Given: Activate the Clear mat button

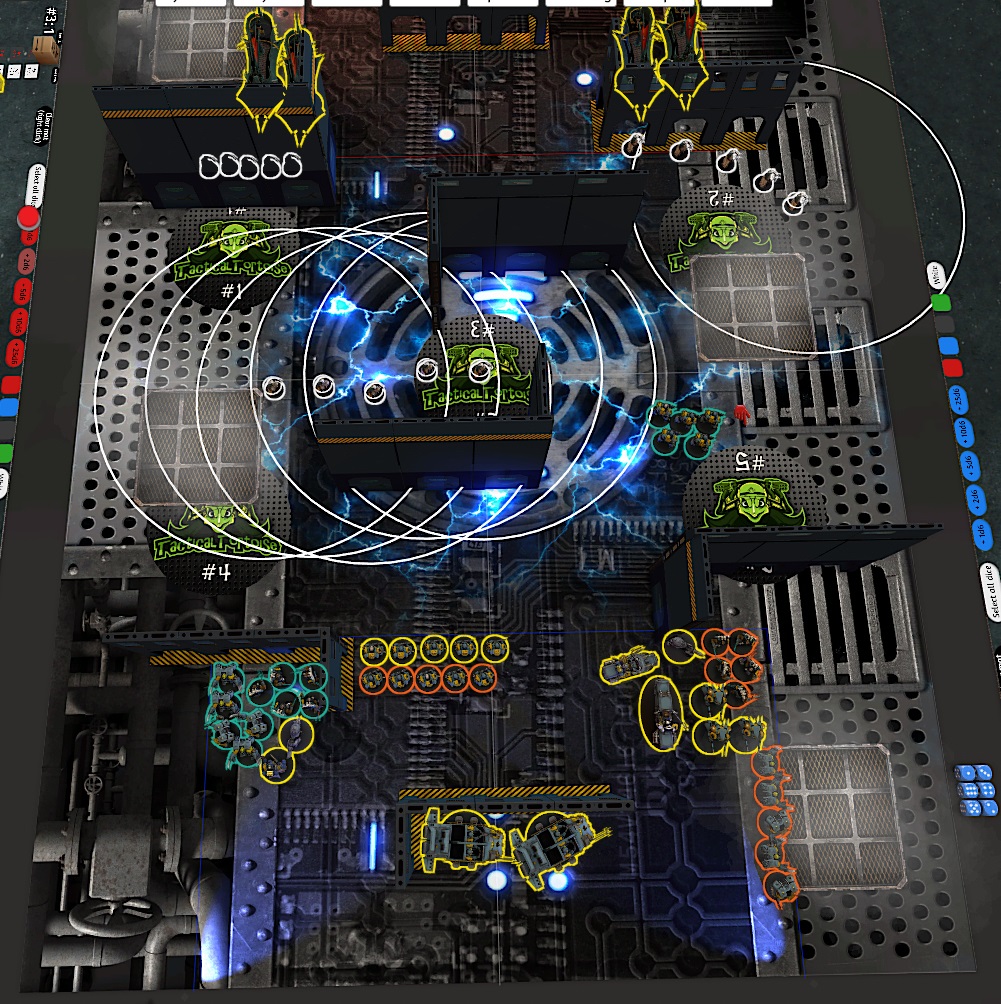Looking at the screenshot, I should coord(42,129).
